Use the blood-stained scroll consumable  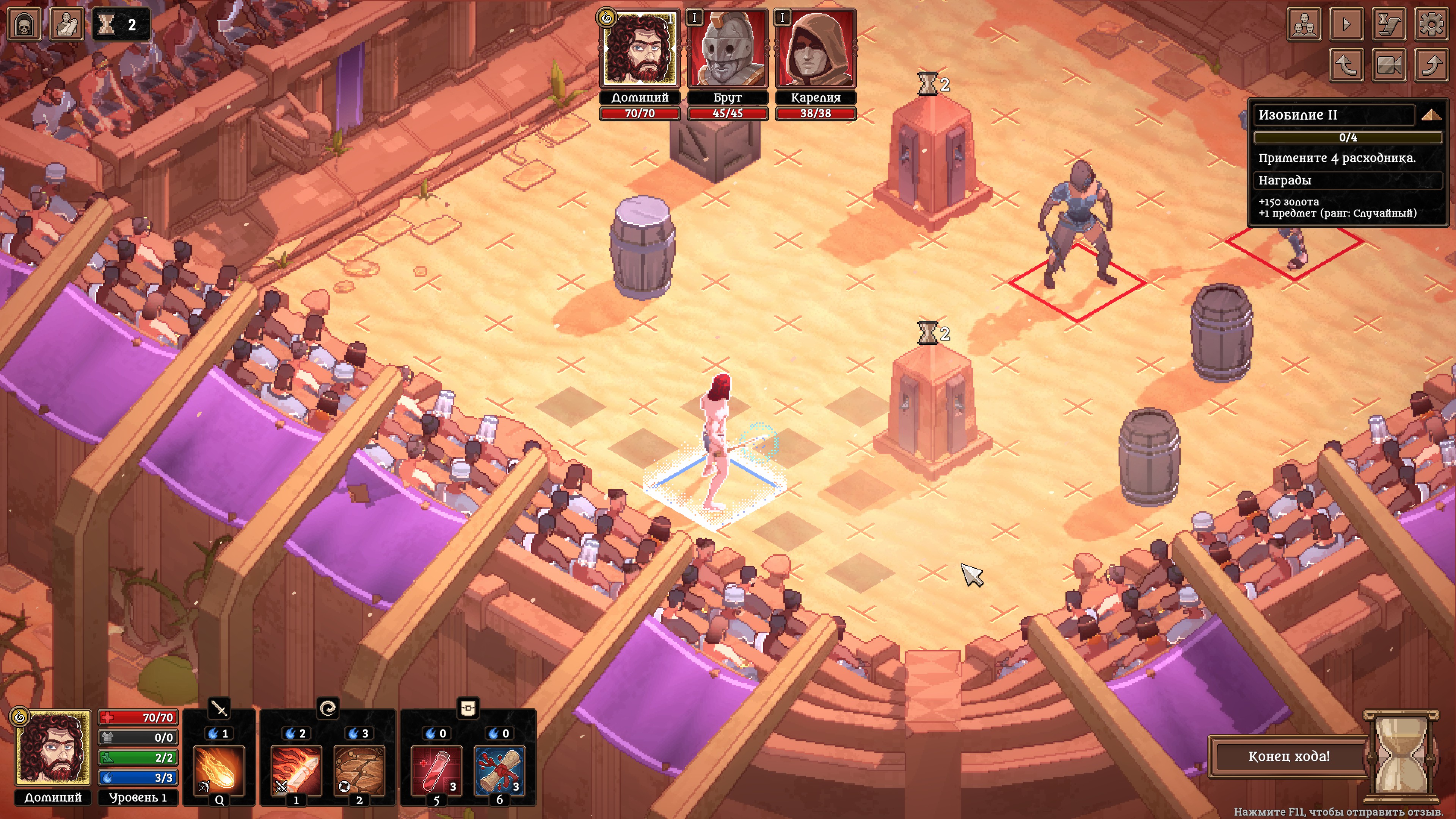pyautogui.click(x=499, y=770)
